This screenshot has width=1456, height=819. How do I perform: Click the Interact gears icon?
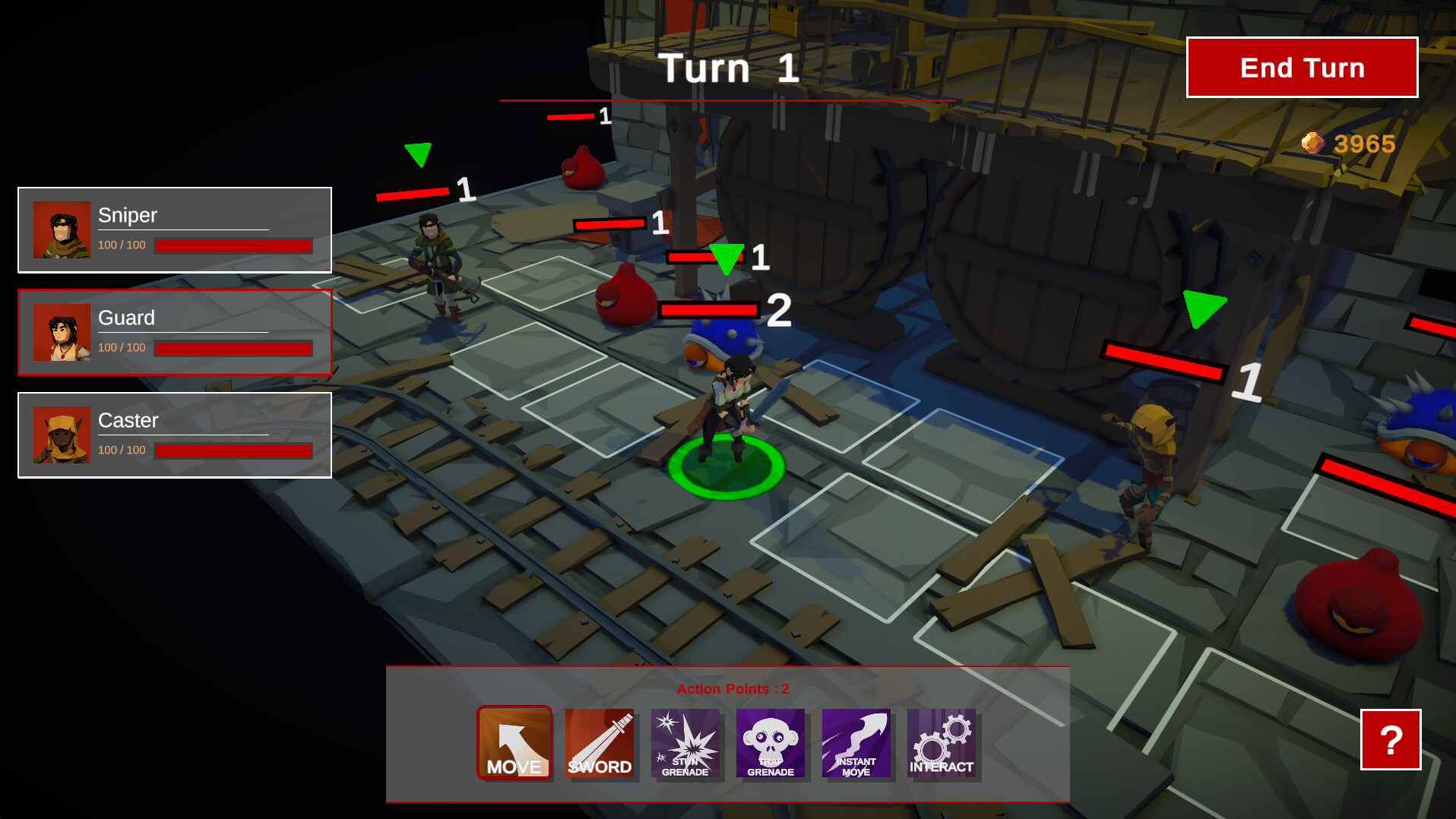[x=942, y=743]
